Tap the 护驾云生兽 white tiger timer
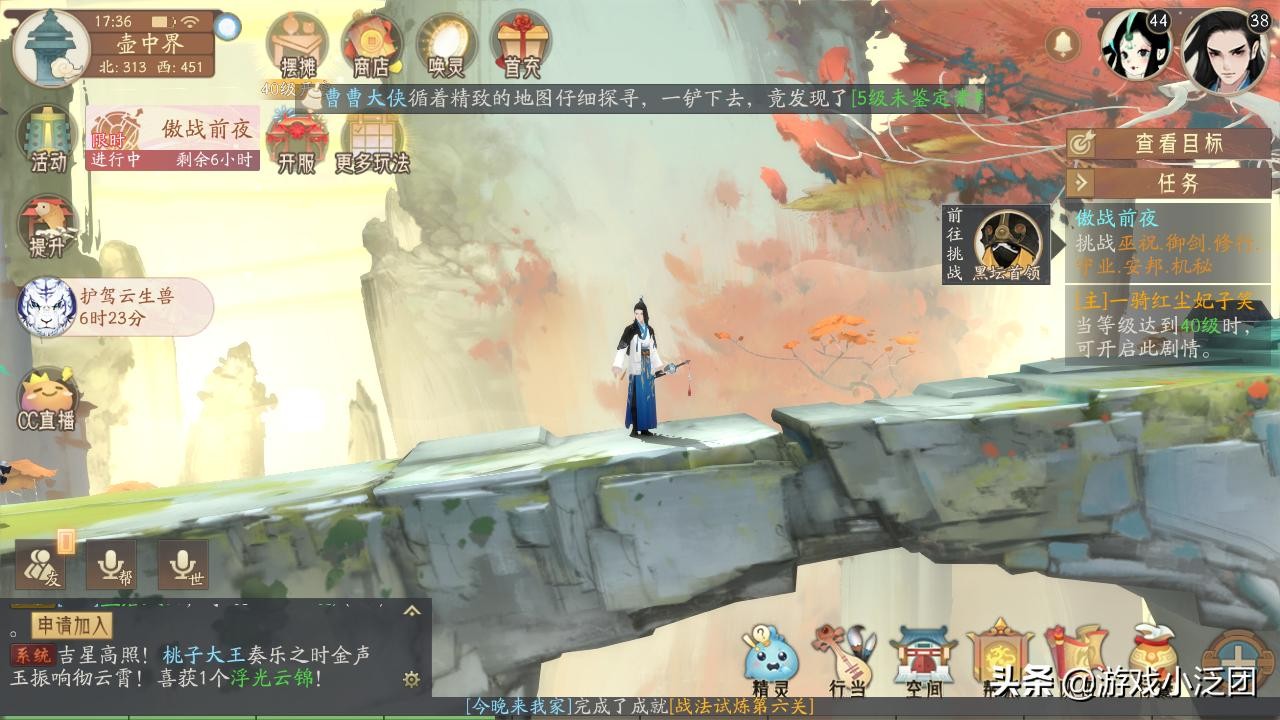 tap(114, 306)
